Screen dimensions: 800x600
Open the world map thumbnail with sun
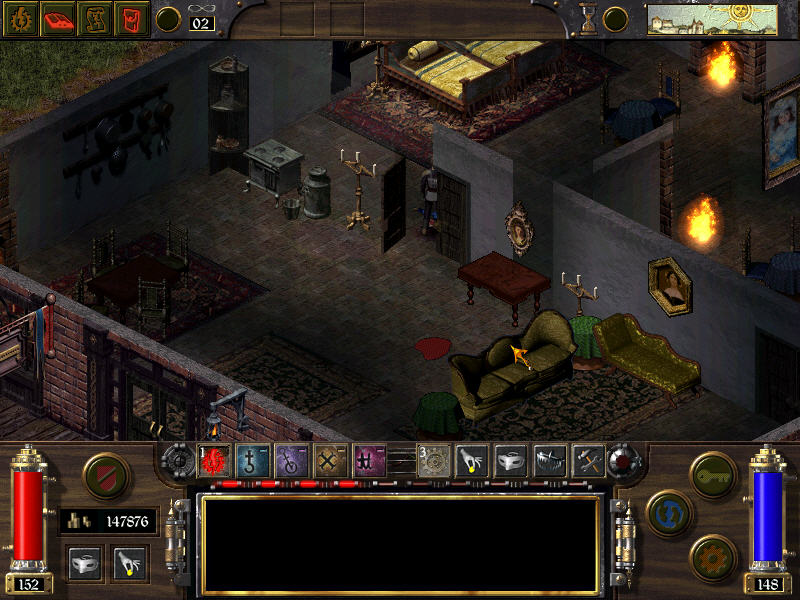click(712, 19)
